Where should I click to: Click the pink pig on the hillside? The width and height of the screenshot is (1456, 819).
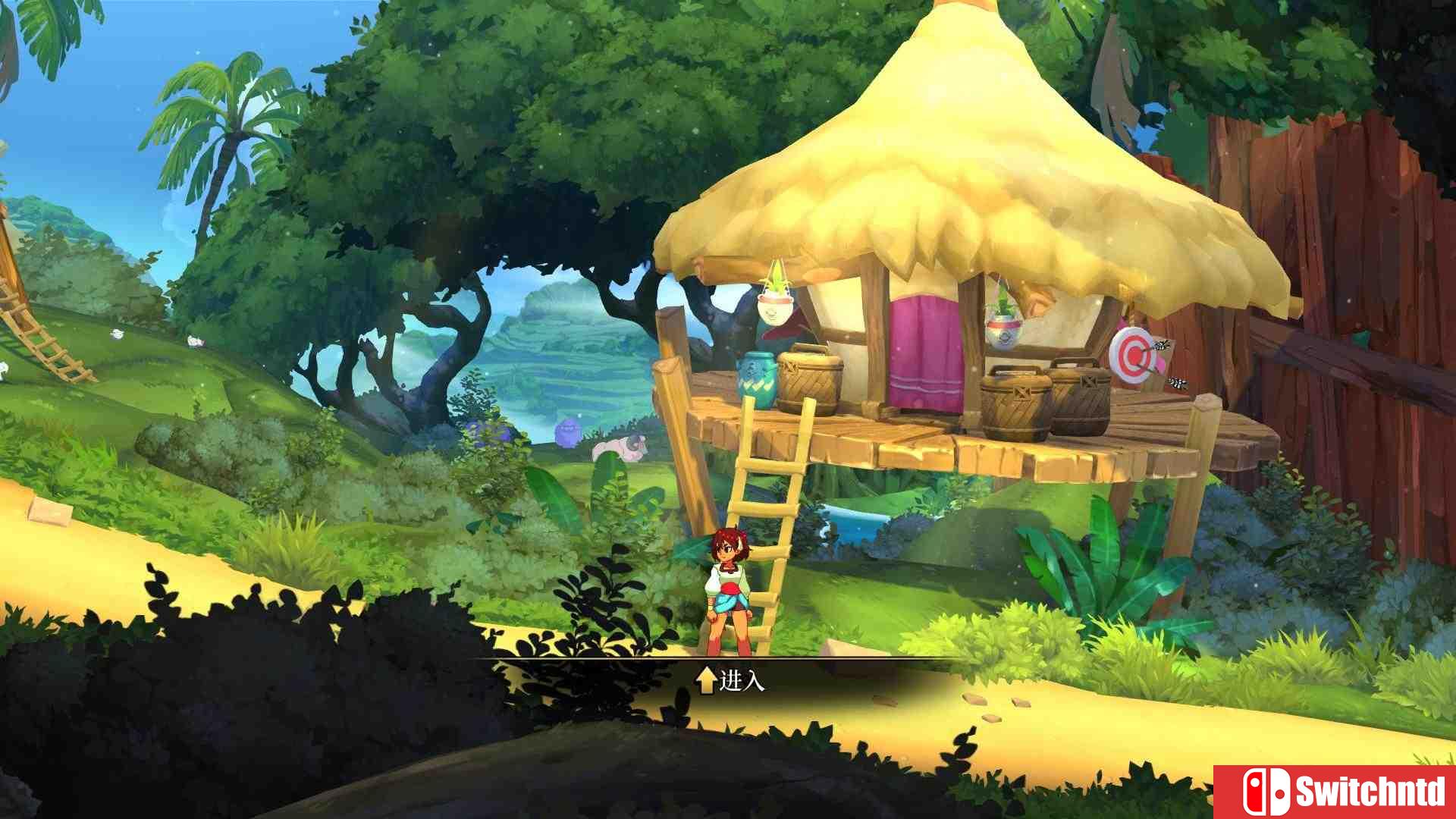tap(620, 449)
